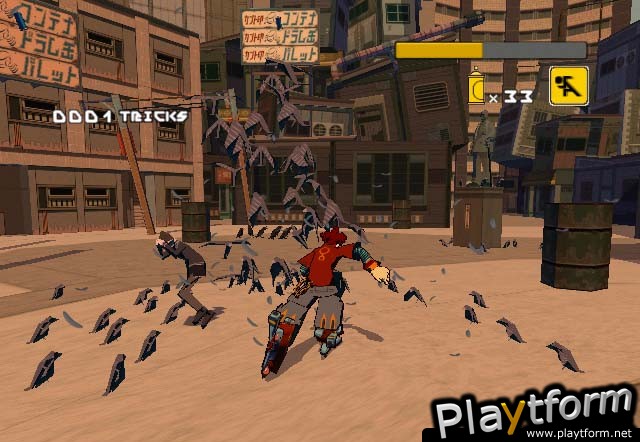Click the yellow running figure icon
Image resolution: width=640 pixels, height=442 pixels.
[x=568, y=86]
